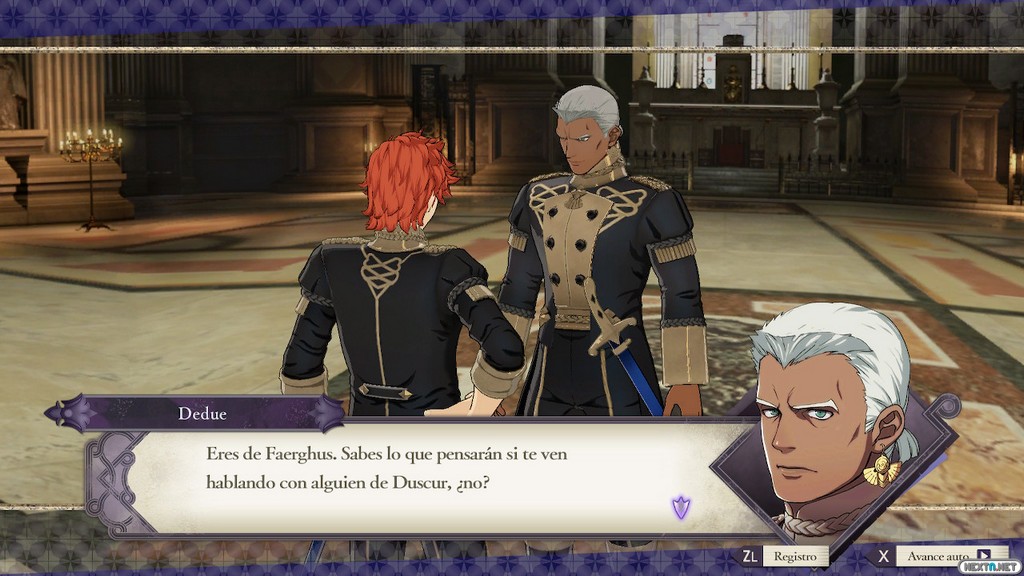The width and height of the screenshot is (1024, 576).
Task: Click the purple dialogue advance arrow
Action: [682, 507]
